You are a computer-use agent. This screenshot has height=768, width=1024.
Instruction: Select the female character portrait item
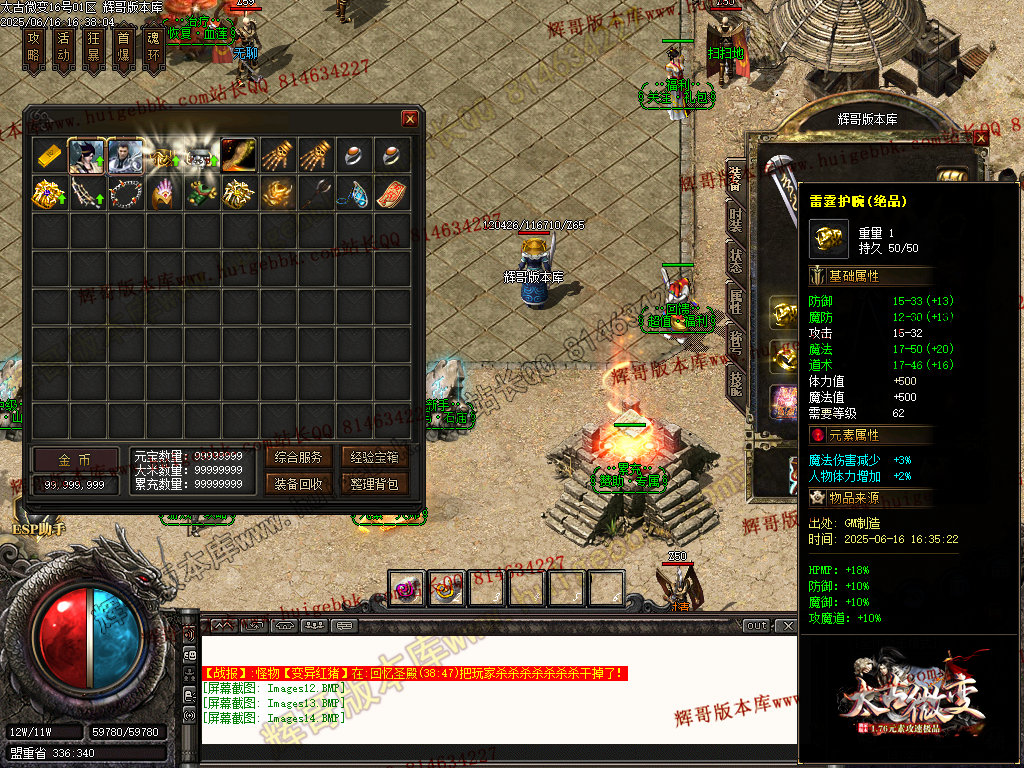(87, 156)
